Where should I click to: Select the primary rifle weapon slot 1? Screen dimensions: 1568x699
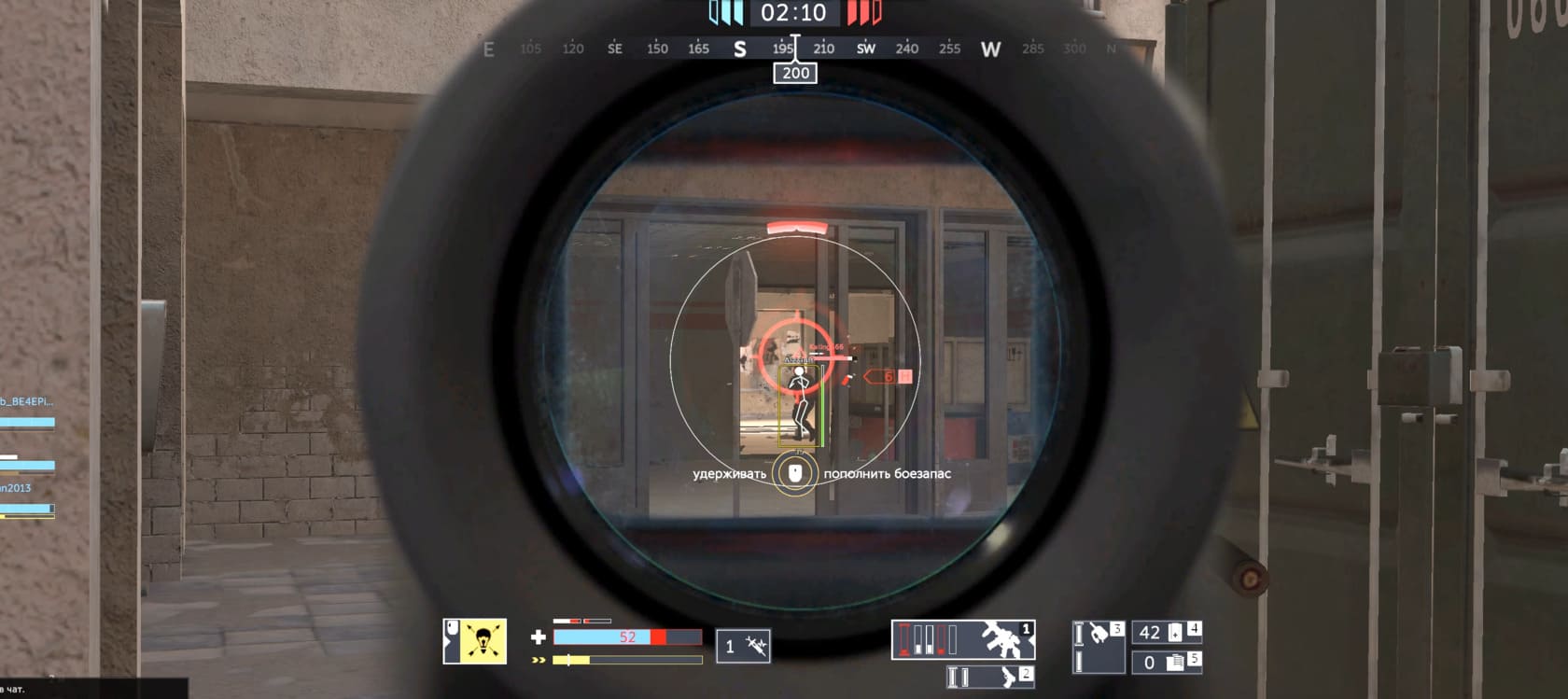(x=962, y=639)
